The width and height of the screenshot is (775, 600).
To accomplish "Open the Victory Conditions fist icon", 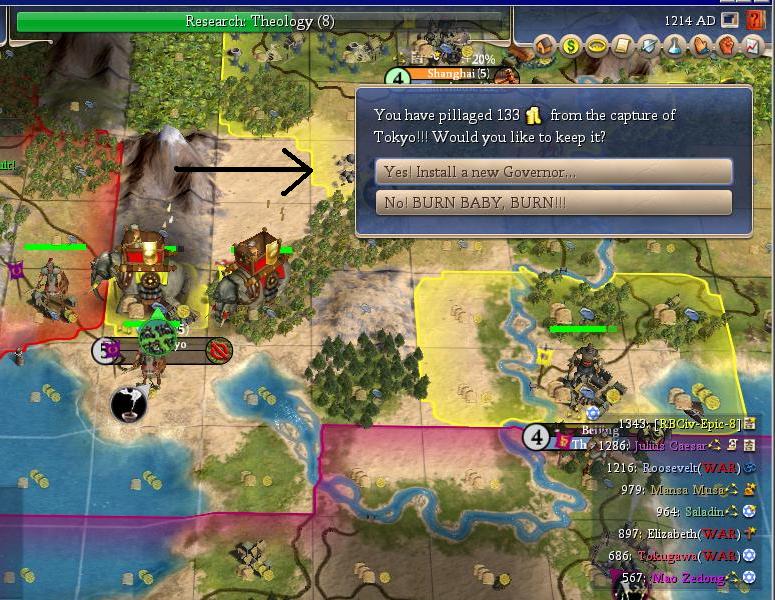I will [727, 45].
